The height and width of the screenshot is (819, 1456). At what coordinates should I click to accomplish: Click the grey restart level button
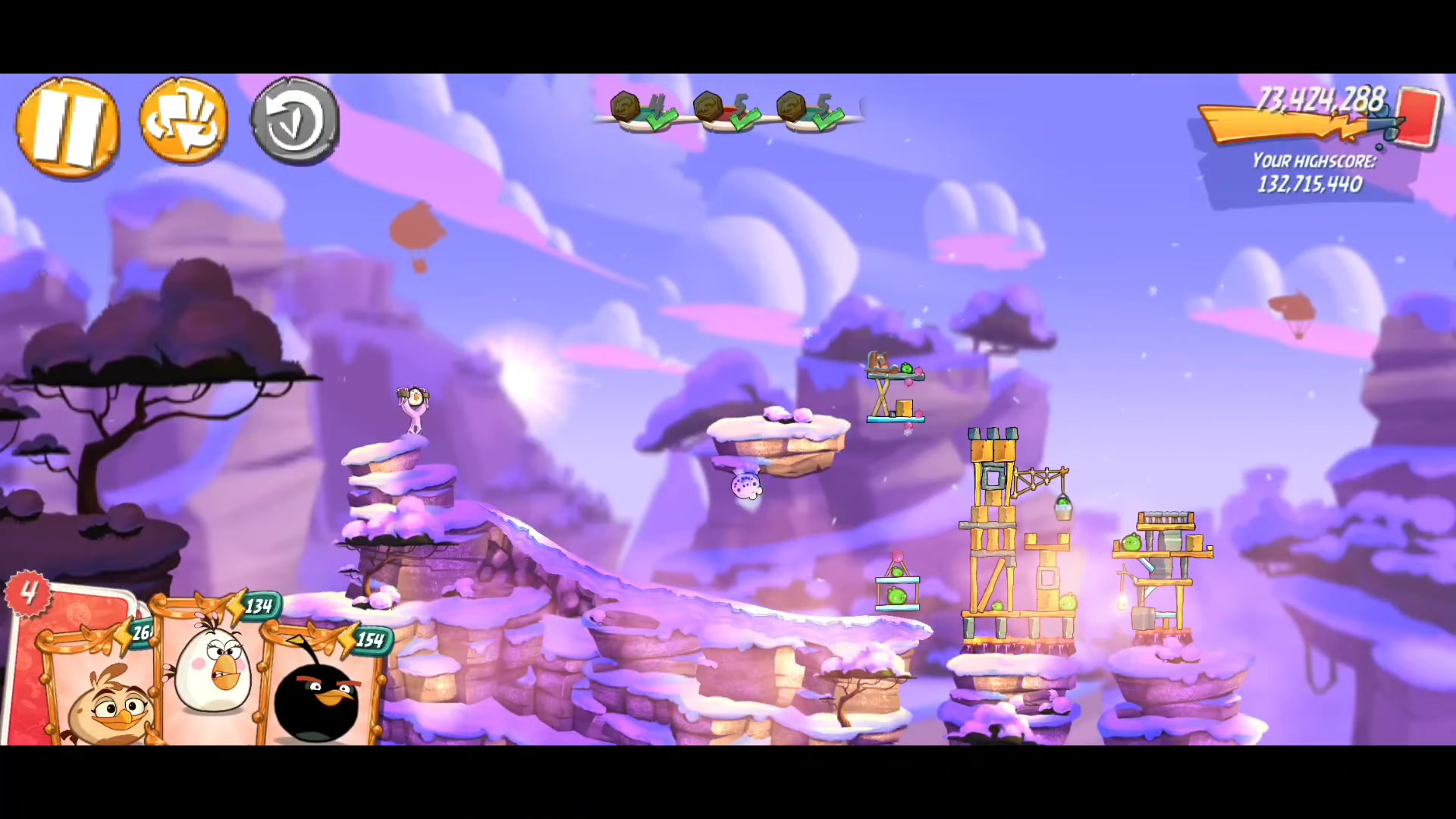295,121
